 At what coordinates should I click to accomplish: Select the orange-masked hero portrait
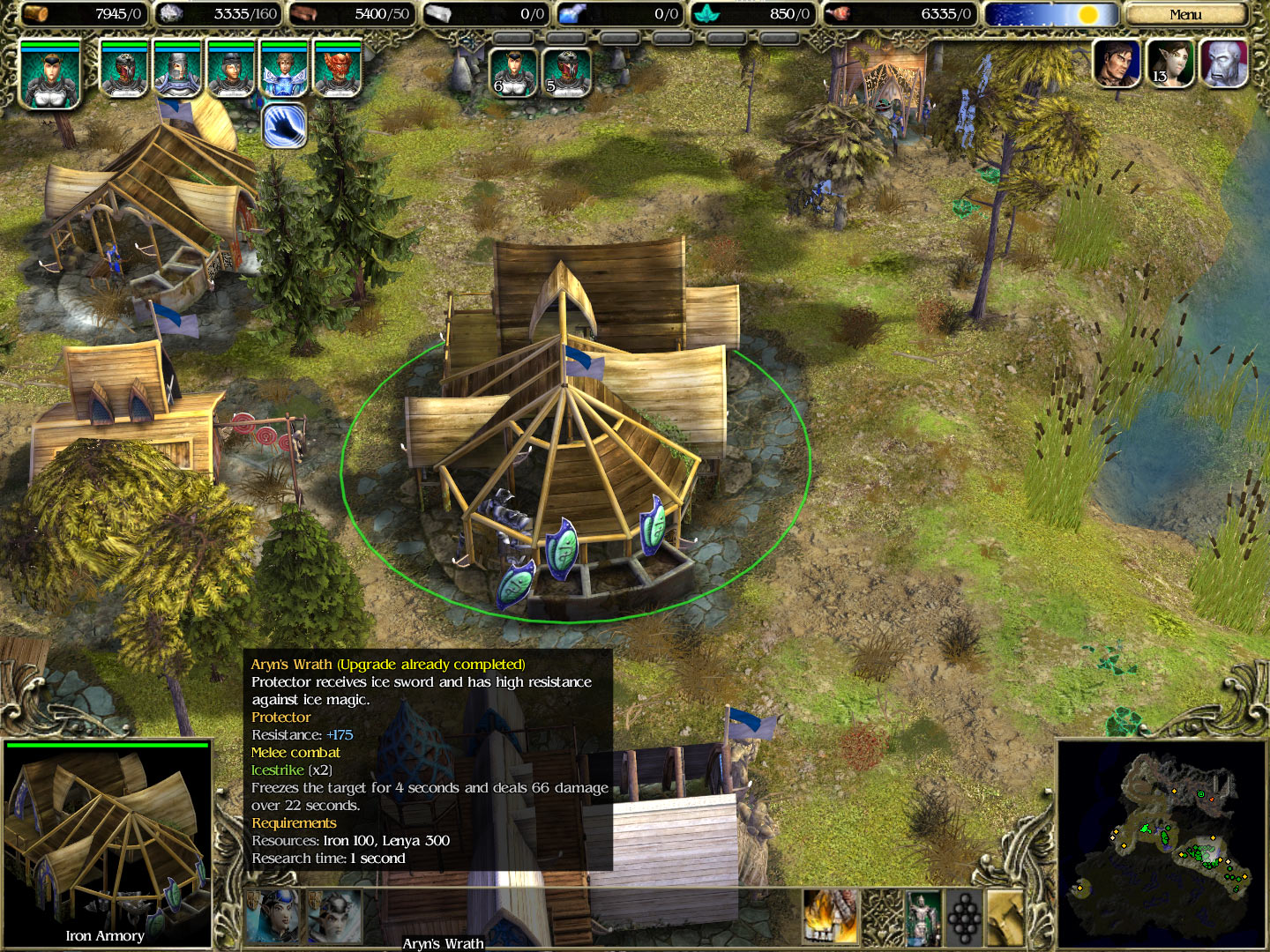[337, 71]
